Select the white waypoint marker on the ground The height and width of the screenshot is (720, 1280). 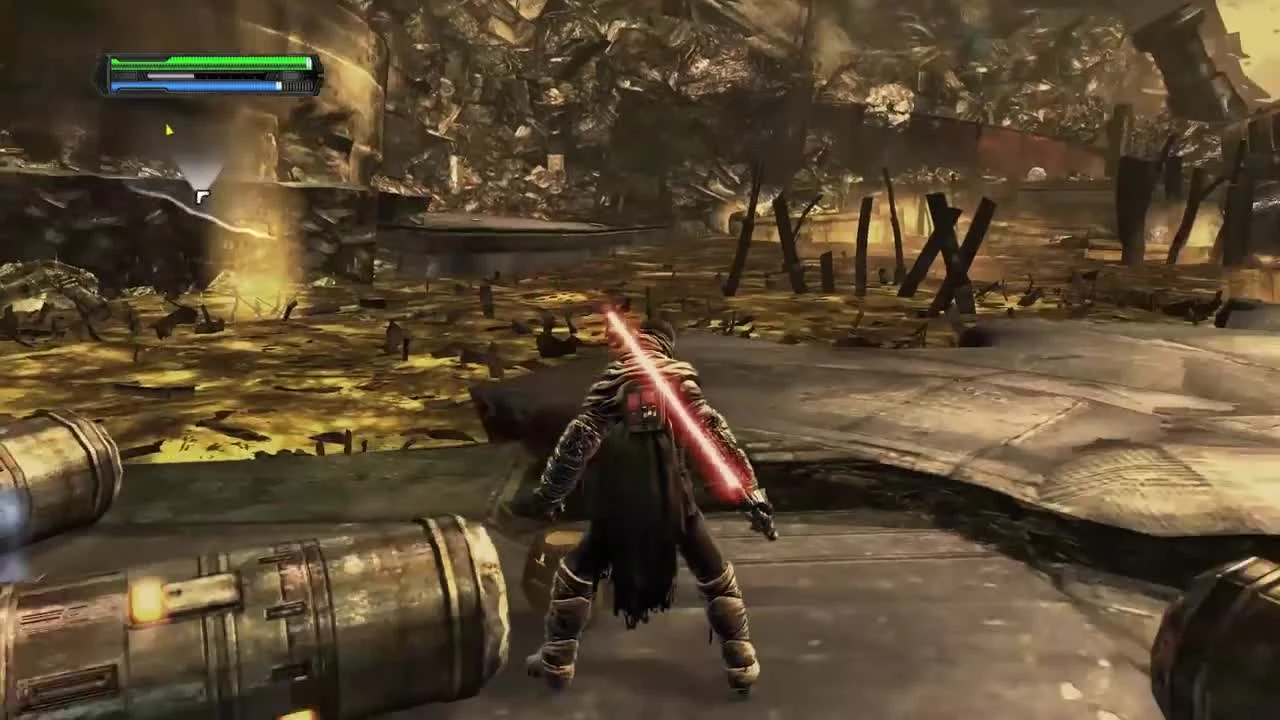tap(202, 197)
